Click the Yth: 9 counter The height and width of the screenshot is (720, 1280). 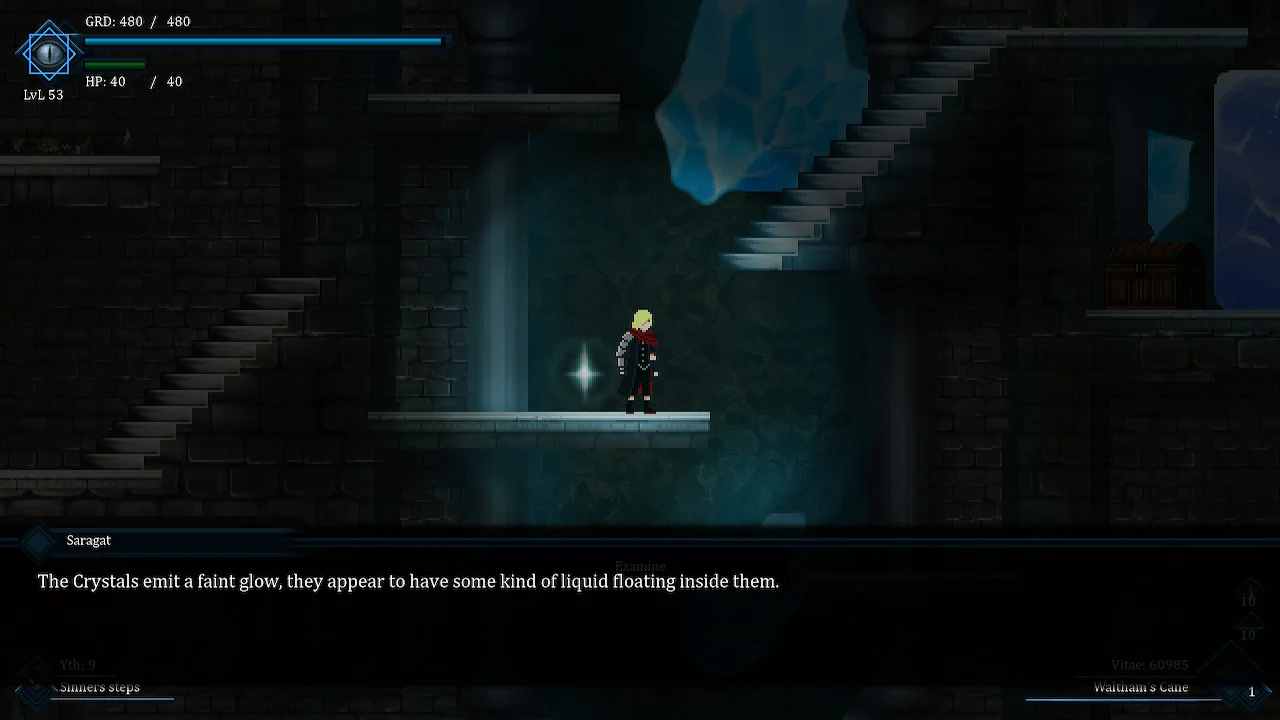pyautogui.click(x=76, y=664)
